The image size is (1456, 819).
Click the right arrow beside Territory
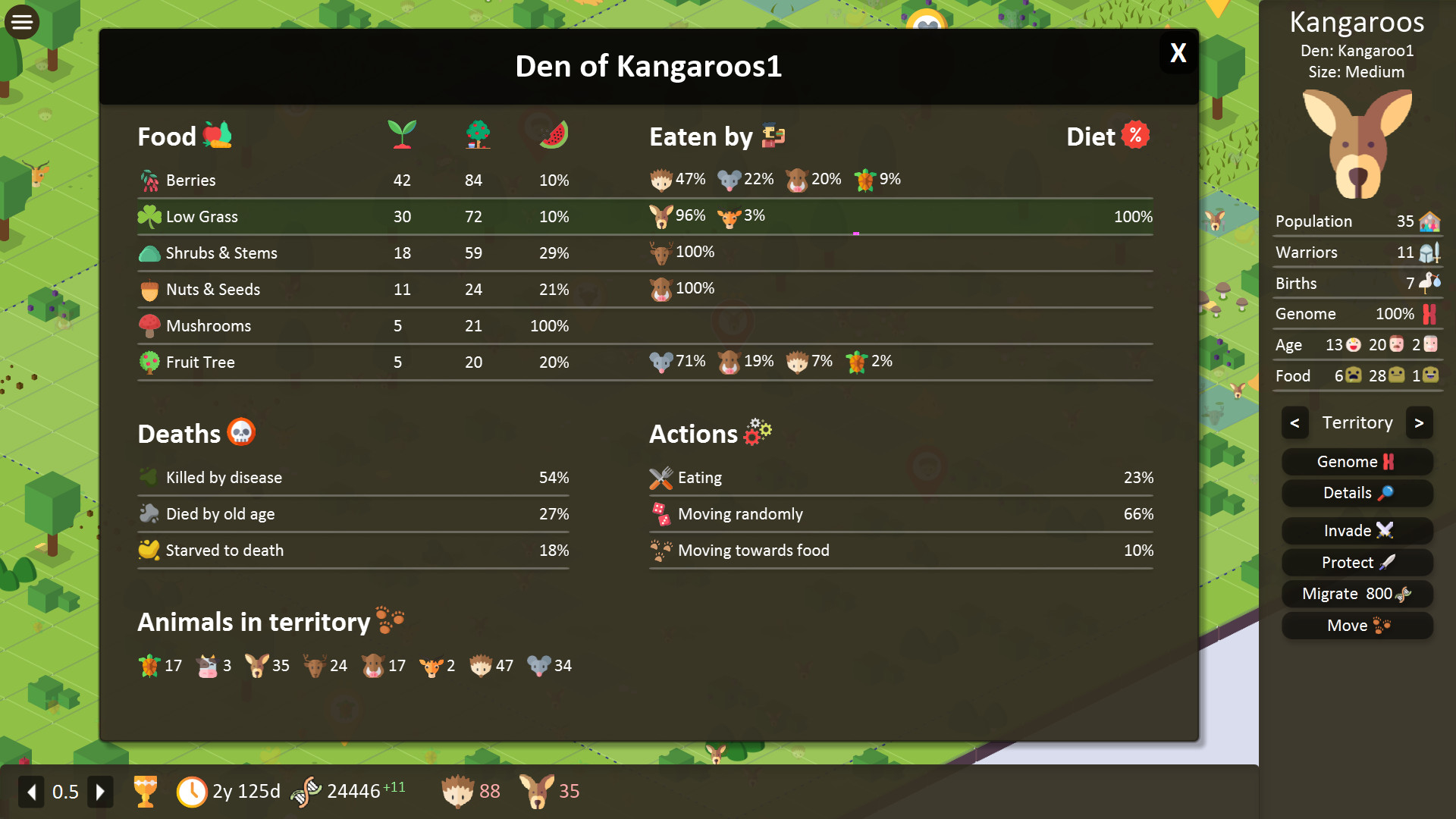1420,422
